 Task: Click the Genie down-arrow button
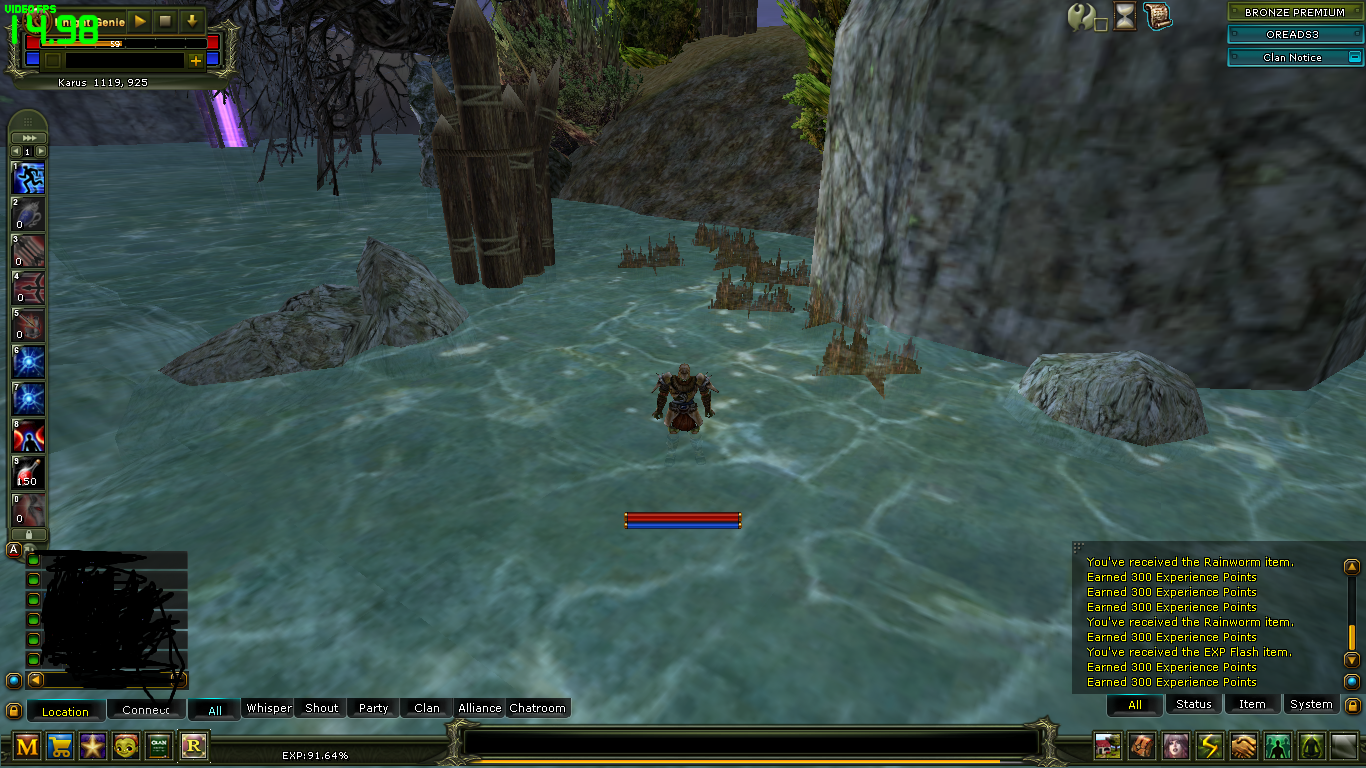pos(191,20)
